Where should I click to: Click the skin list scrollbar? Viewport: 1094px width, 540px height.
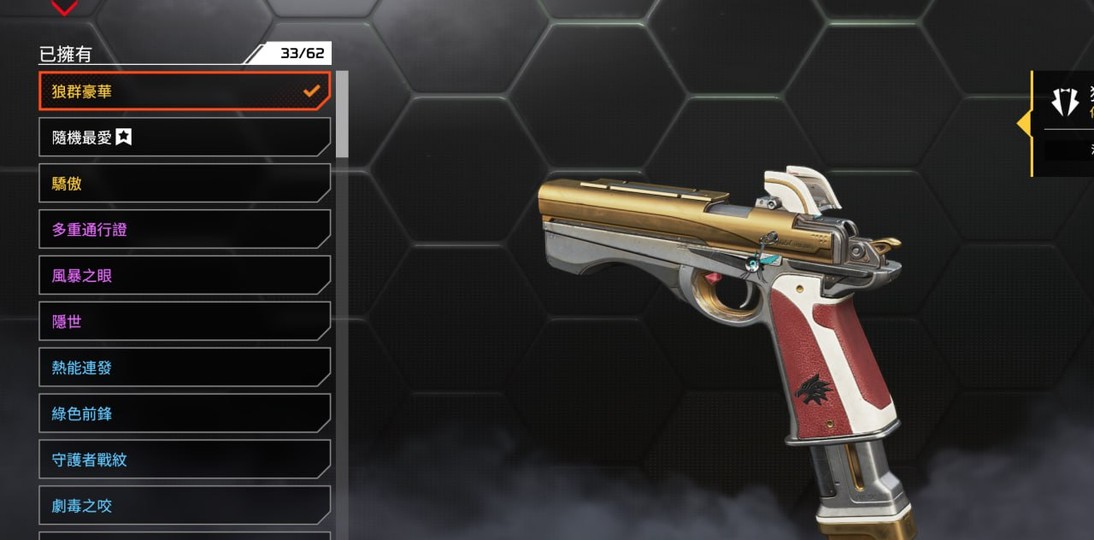tap(342, 114)
